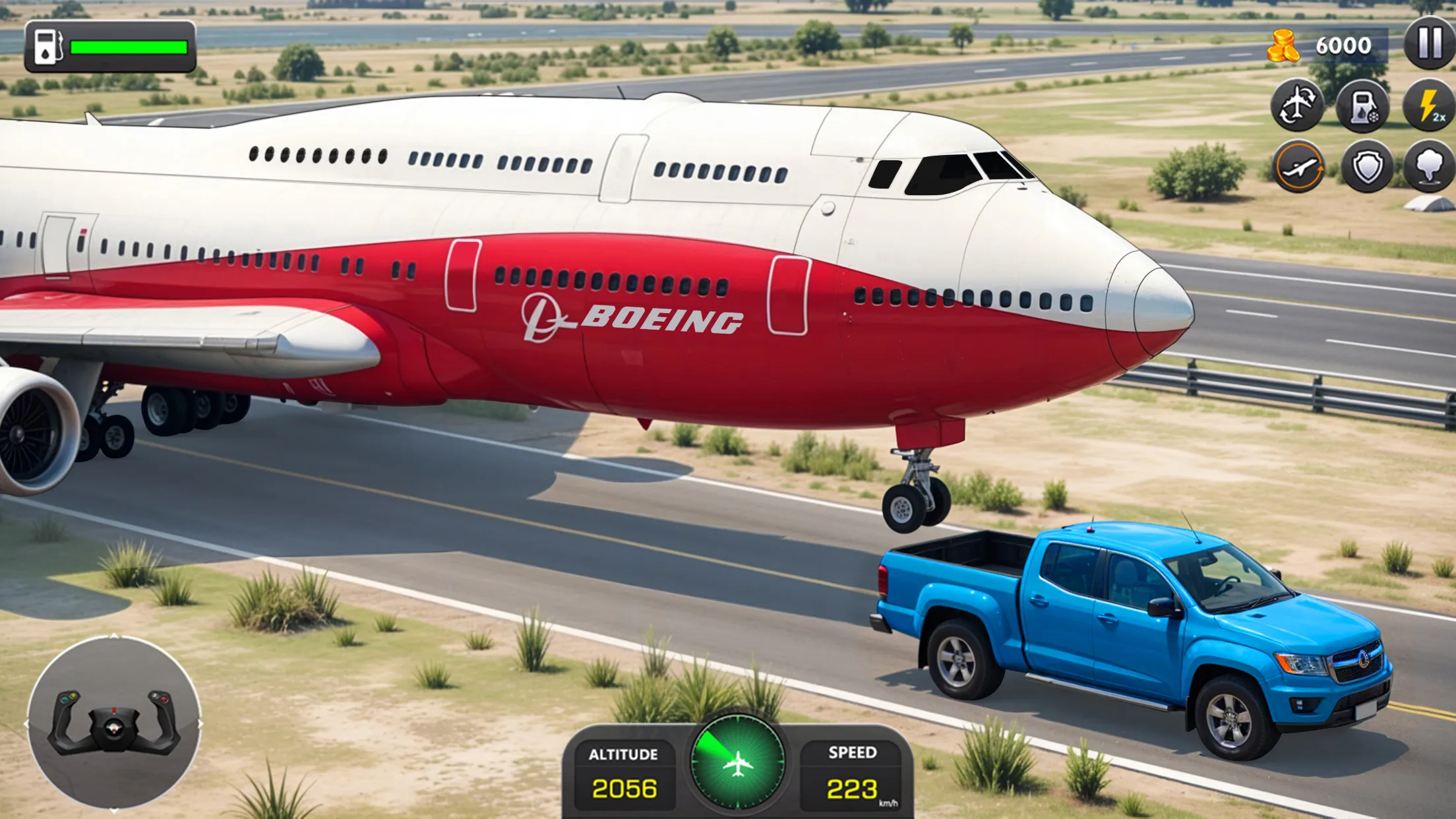1456x819 pixels.
Task: Click the gold coins stack icon
Action: click(1283, 46)
